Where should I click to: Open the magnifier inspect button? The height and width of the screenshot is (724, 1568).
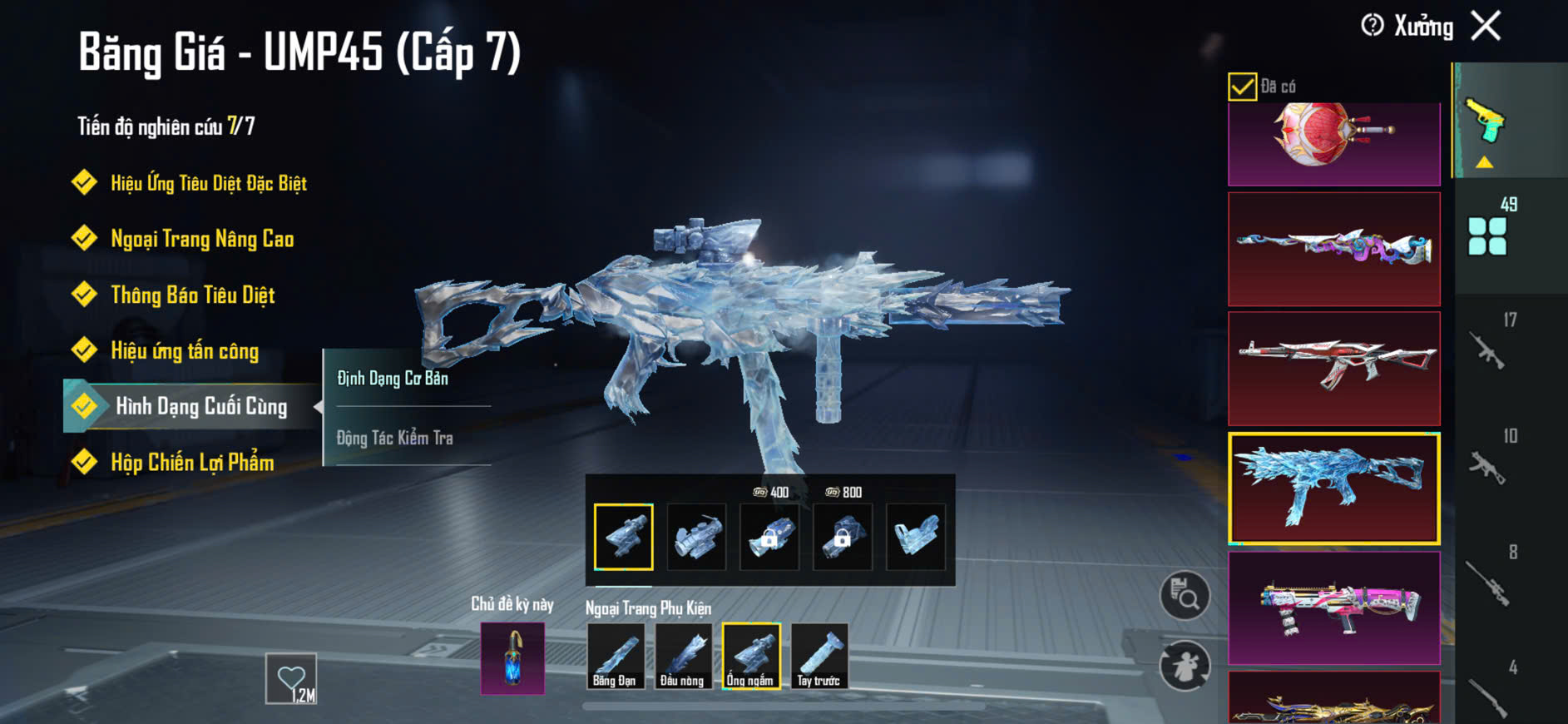point(1185,595)
